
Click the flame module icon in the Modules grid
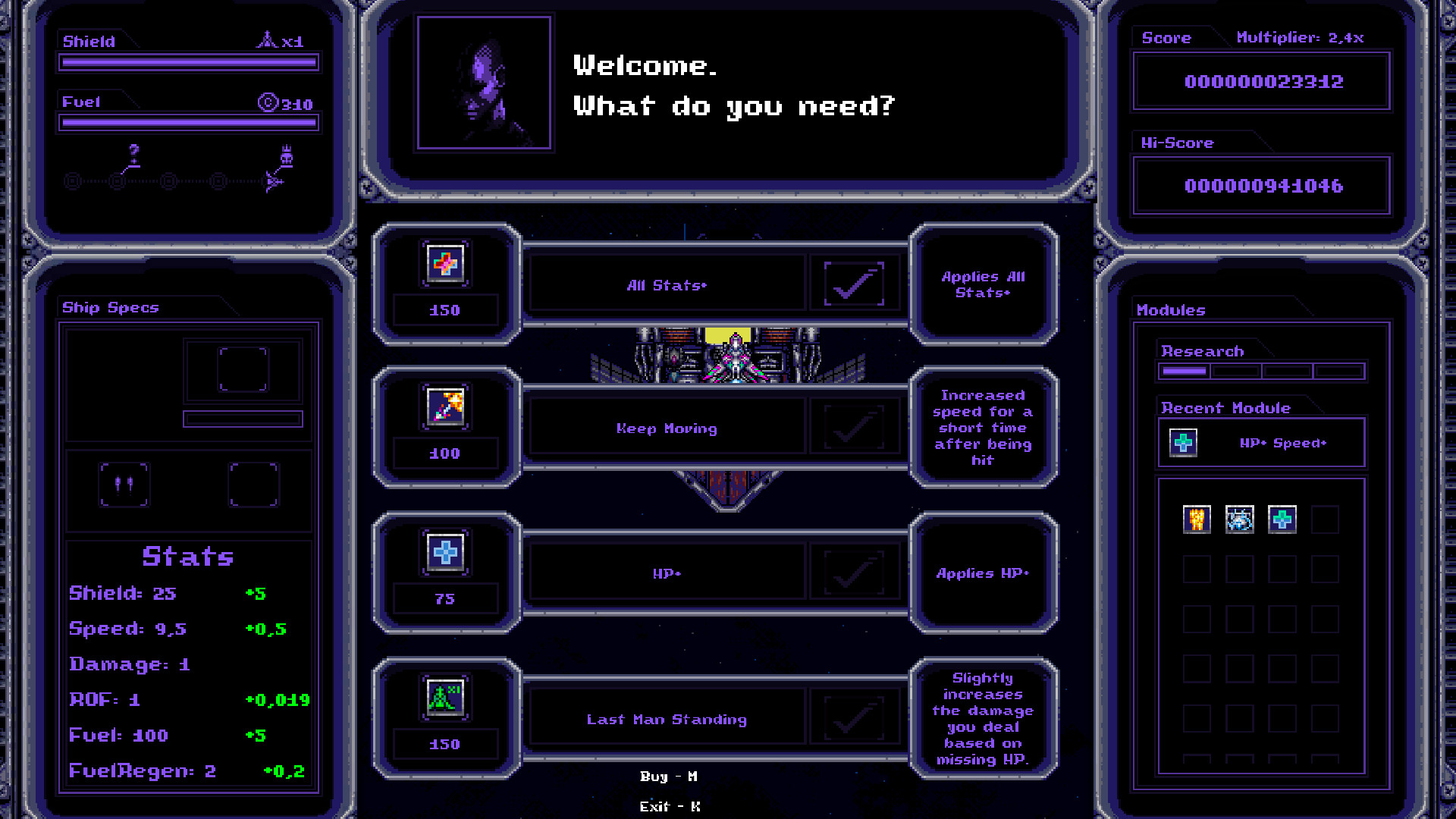[x=1196, y=519]
